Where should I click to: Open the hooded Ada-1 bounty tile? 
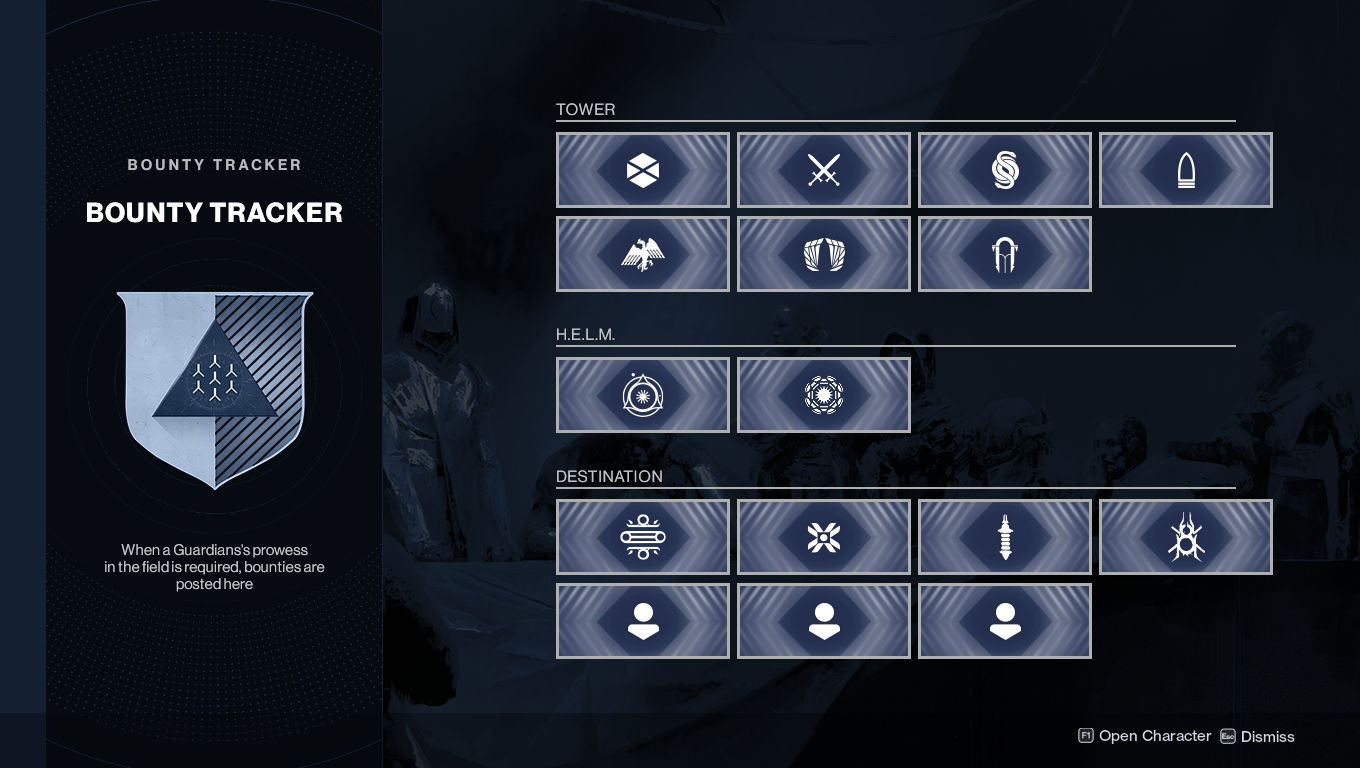1005,254
